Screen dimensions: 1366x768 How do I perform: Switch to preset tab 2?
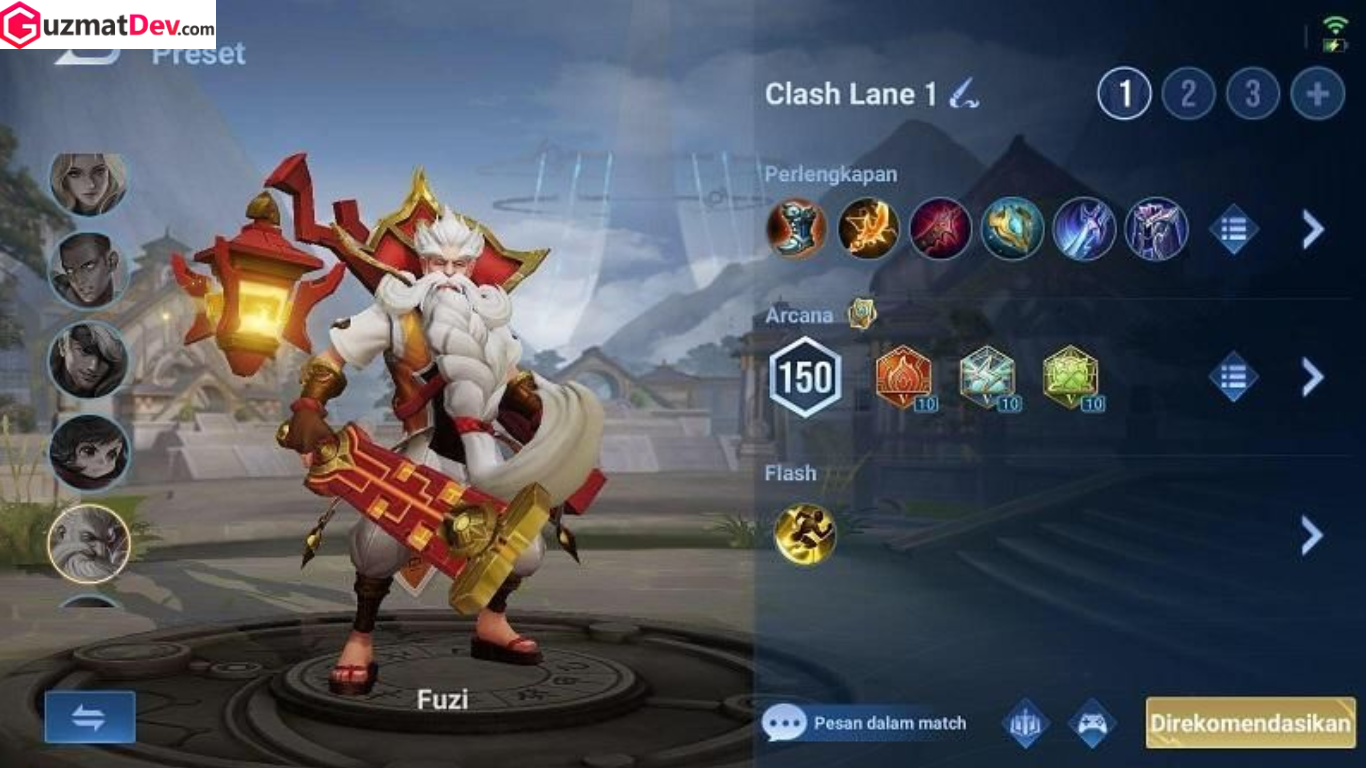click(1187, 94)
